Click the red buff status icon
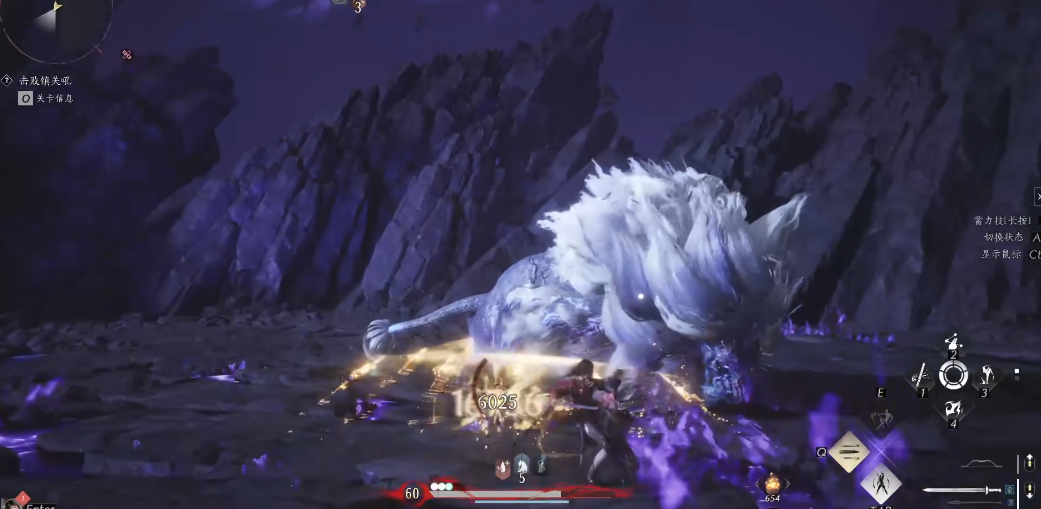This screenshot has height=509, width=1041. [502, 464]
